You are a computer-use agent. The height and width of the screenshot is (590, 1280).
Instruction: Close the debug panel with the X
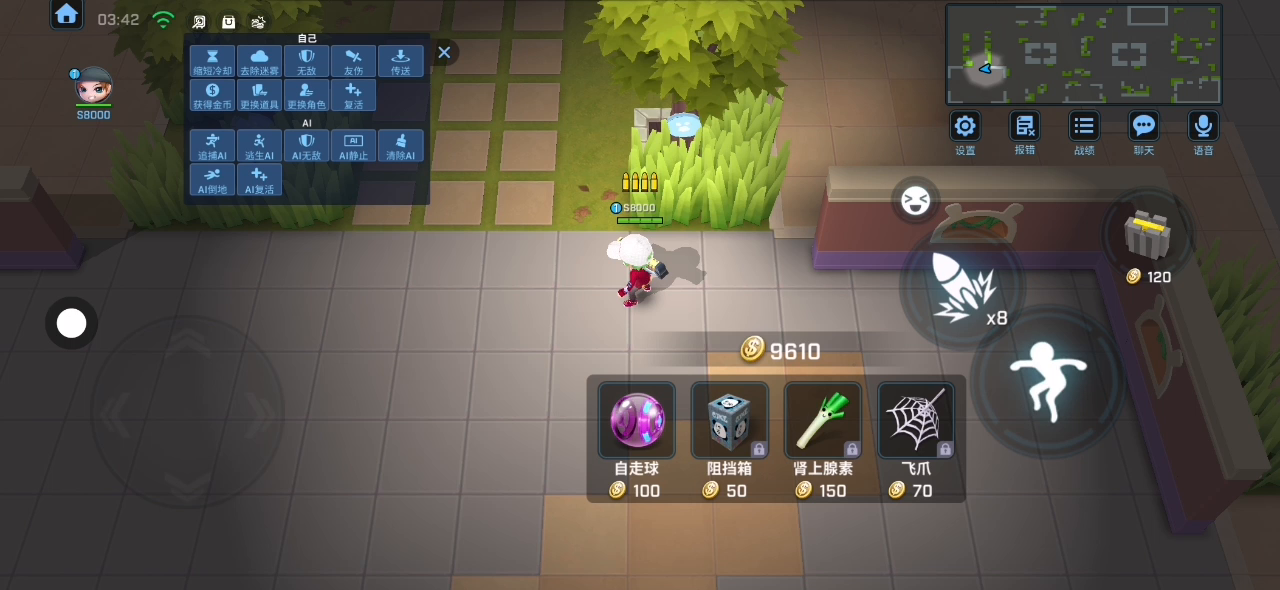click(444, 53)
